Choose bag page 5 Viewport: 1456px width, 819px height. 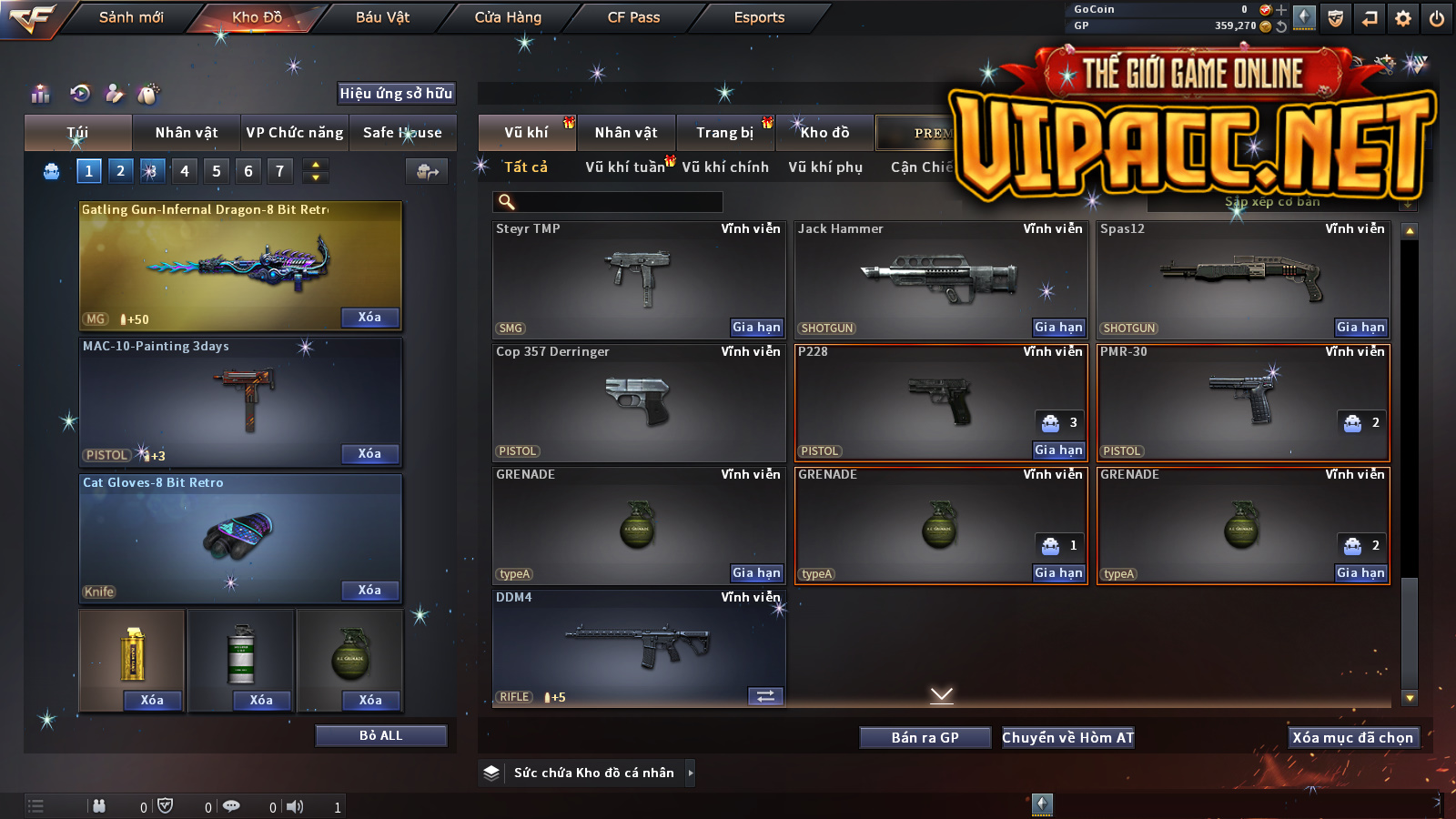(217, 171)
